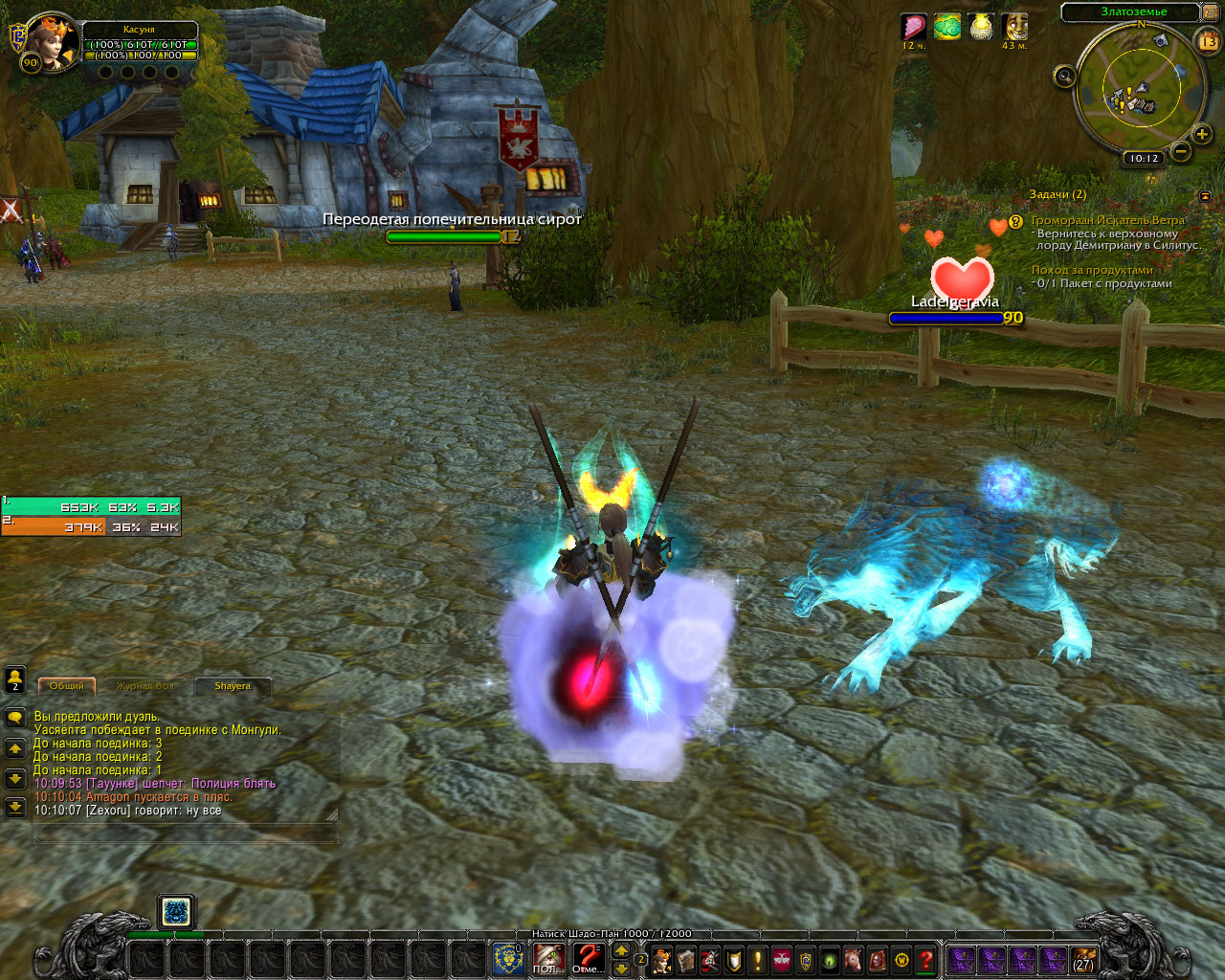Collapse the Задачи quest tracker
This screenshot has width=1225, height=980.
(1205, 195)
